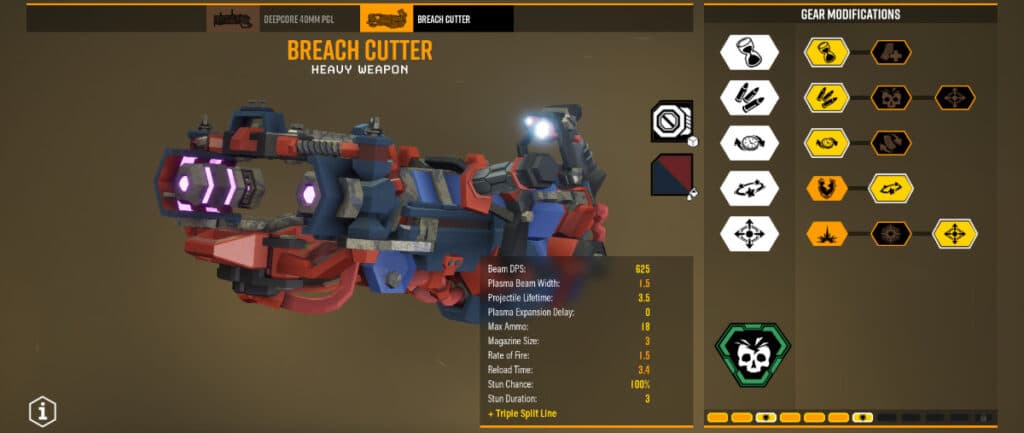Screen dimensions: 1024x433
Task: Open the weapon framework skin slot
Action: point(672,121)
